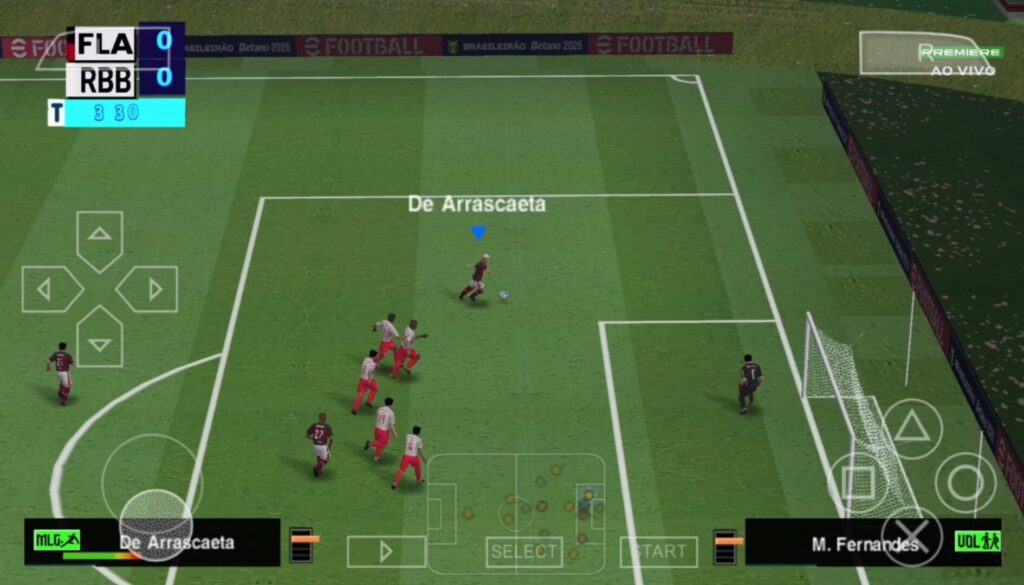Tap the SELECT touch button
This screenshot has height=585, width=1024.
tap(524, 551)
